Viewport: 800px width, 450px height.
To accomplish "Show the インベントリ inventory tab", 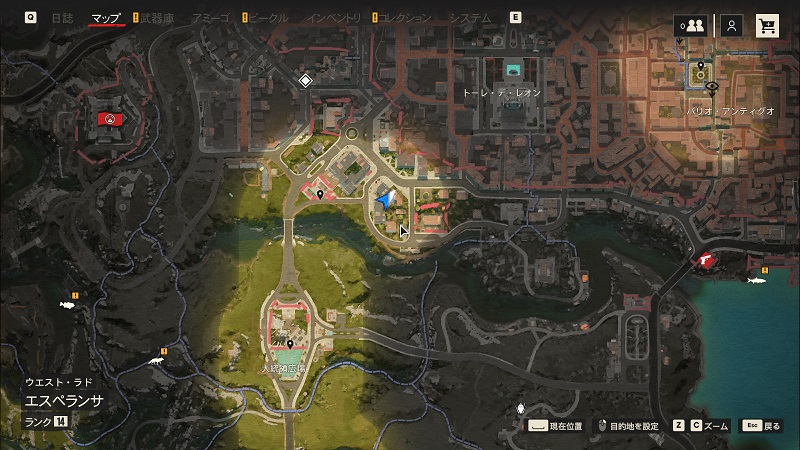I will [335, 18].
